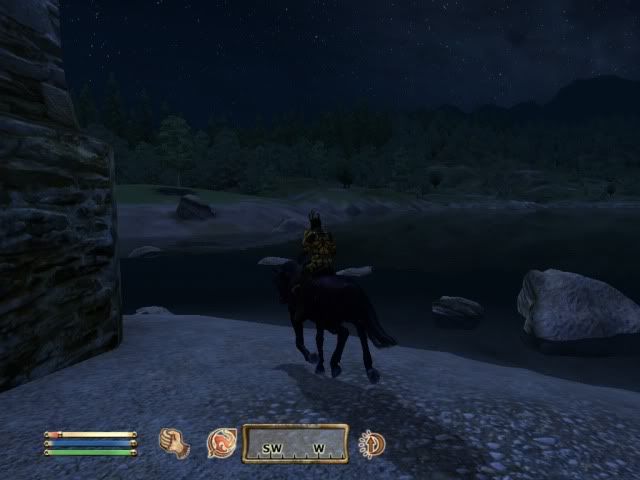Screen dimensions: 640x480
Task: Click the sun-shaped status icon beside the compass
Action: [372, 443]
